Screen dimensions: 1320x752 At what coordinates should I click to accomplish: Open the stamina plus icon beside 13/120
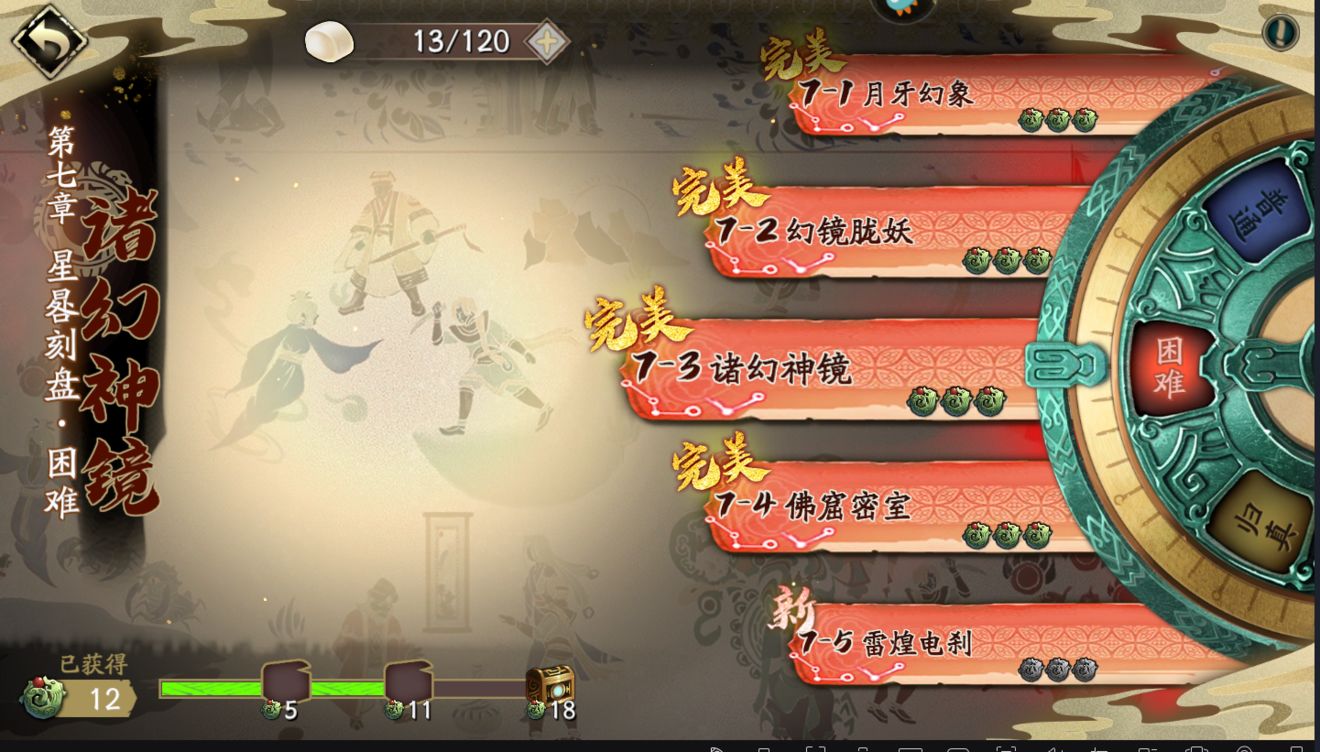point(546,42)
